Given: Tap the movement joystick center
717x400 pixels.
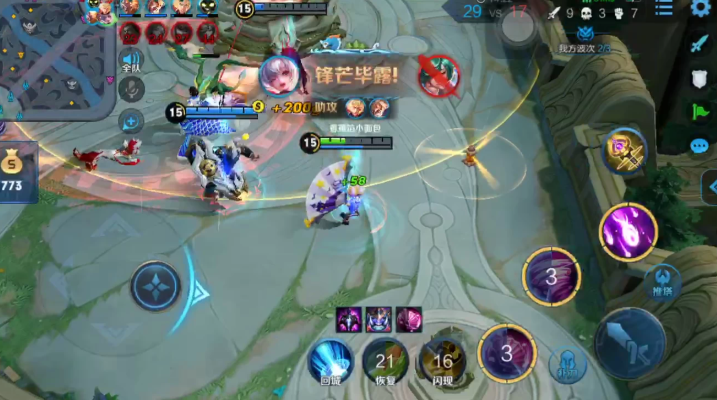Looking at the screenshot, I should 157,286.
